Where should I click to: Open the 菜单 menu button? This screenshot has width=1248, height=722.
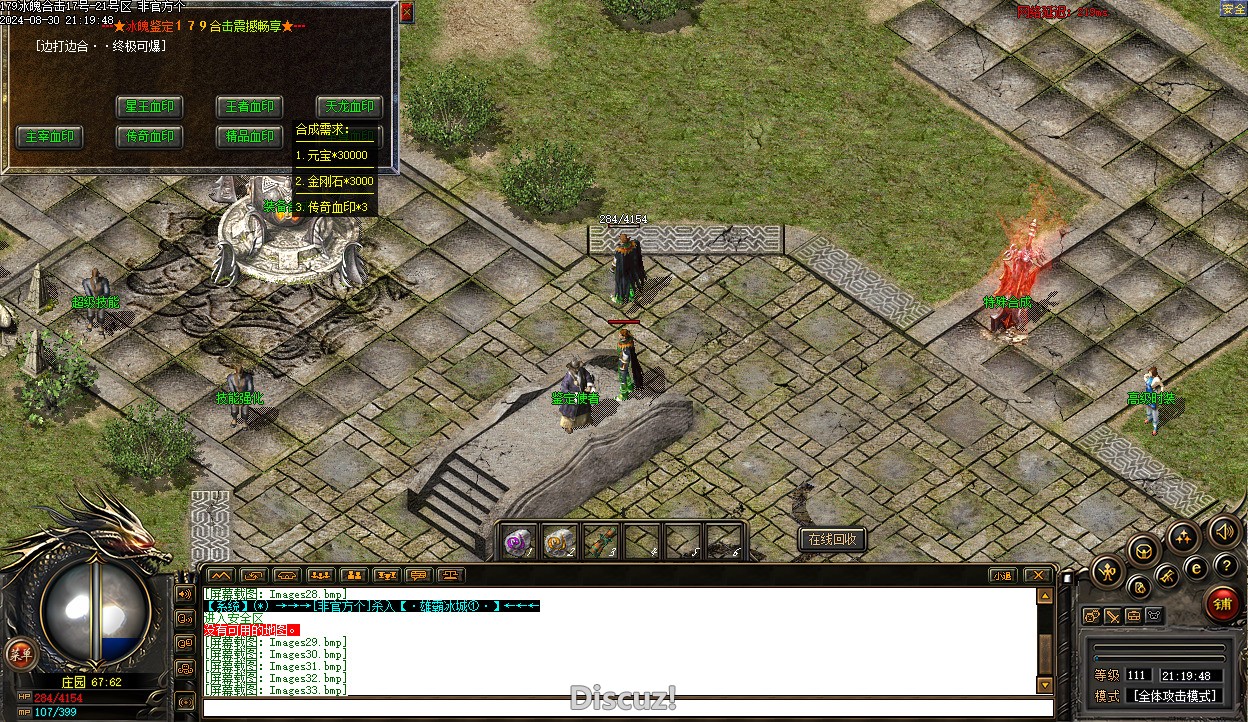tap(19, 654)
